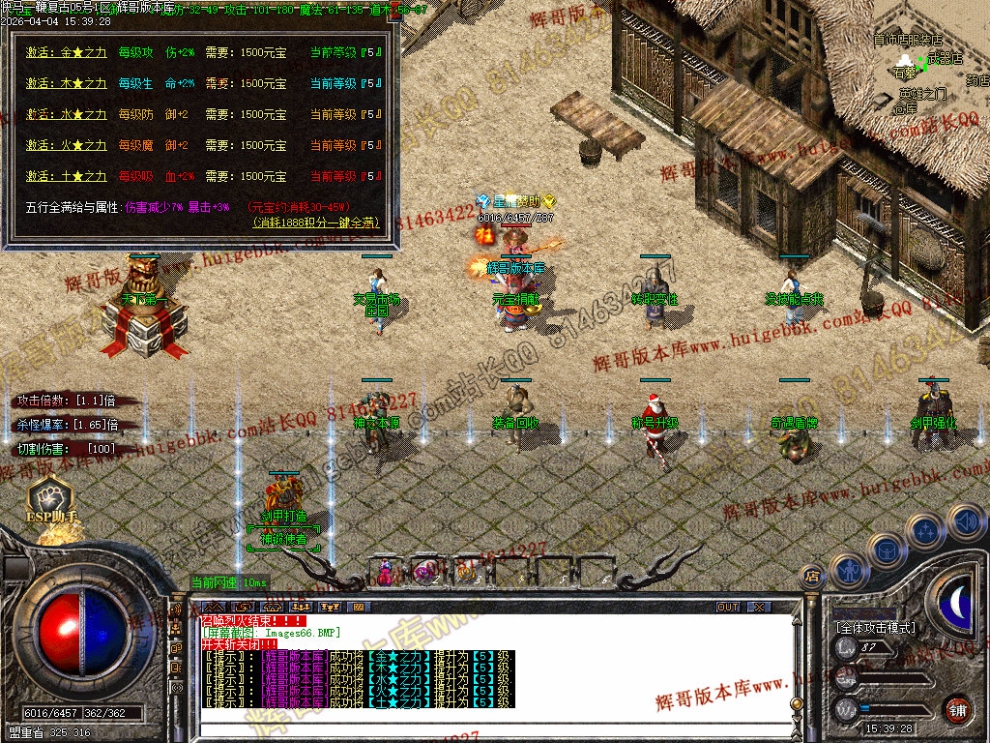Activate the 土★之力 (Earth) power link
This screenshot has height=743, width=990.
66,177
